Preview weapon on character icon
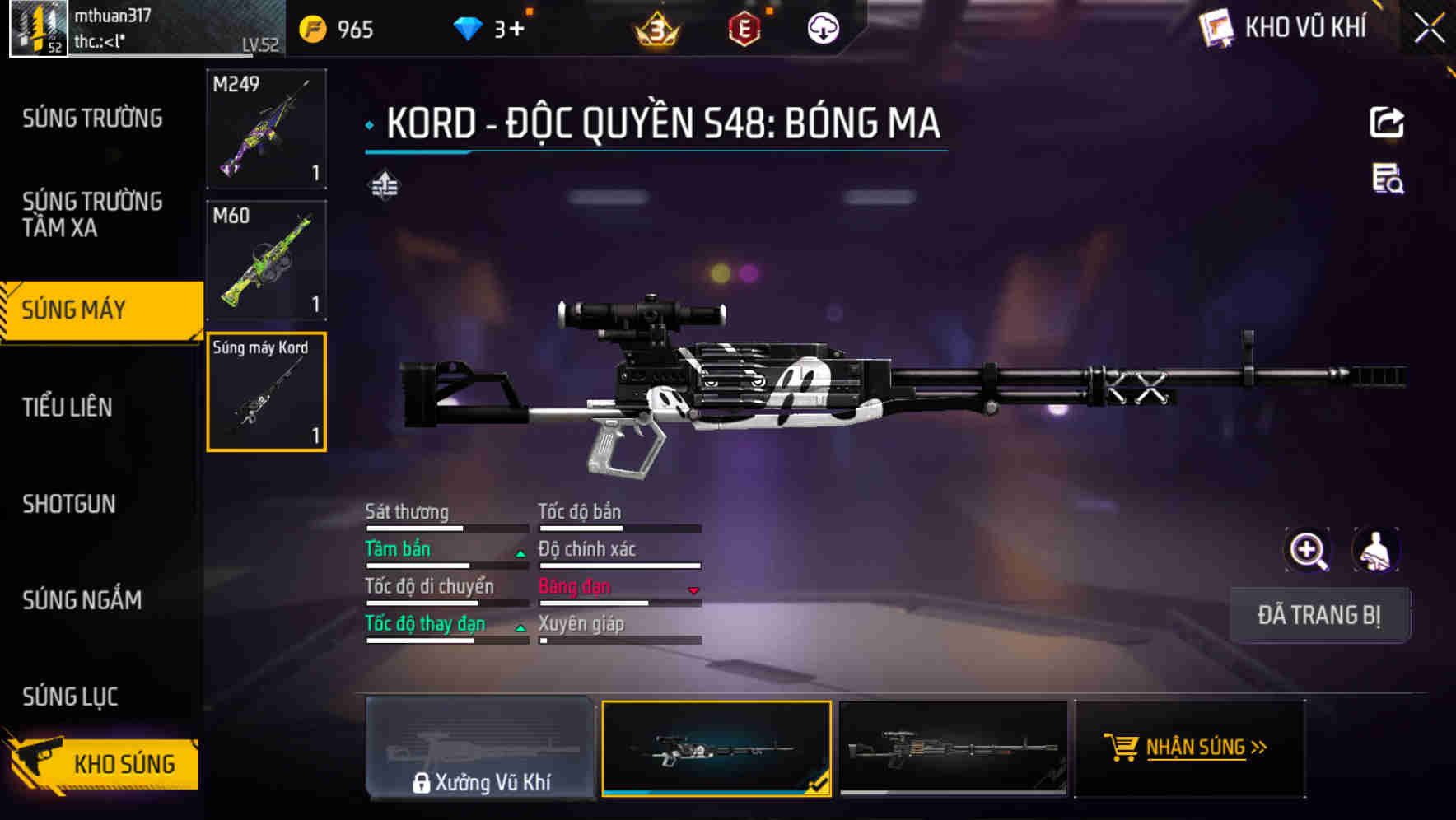Image resolution: width=1456 pixels, height=820 pixels. (1375, 550)
